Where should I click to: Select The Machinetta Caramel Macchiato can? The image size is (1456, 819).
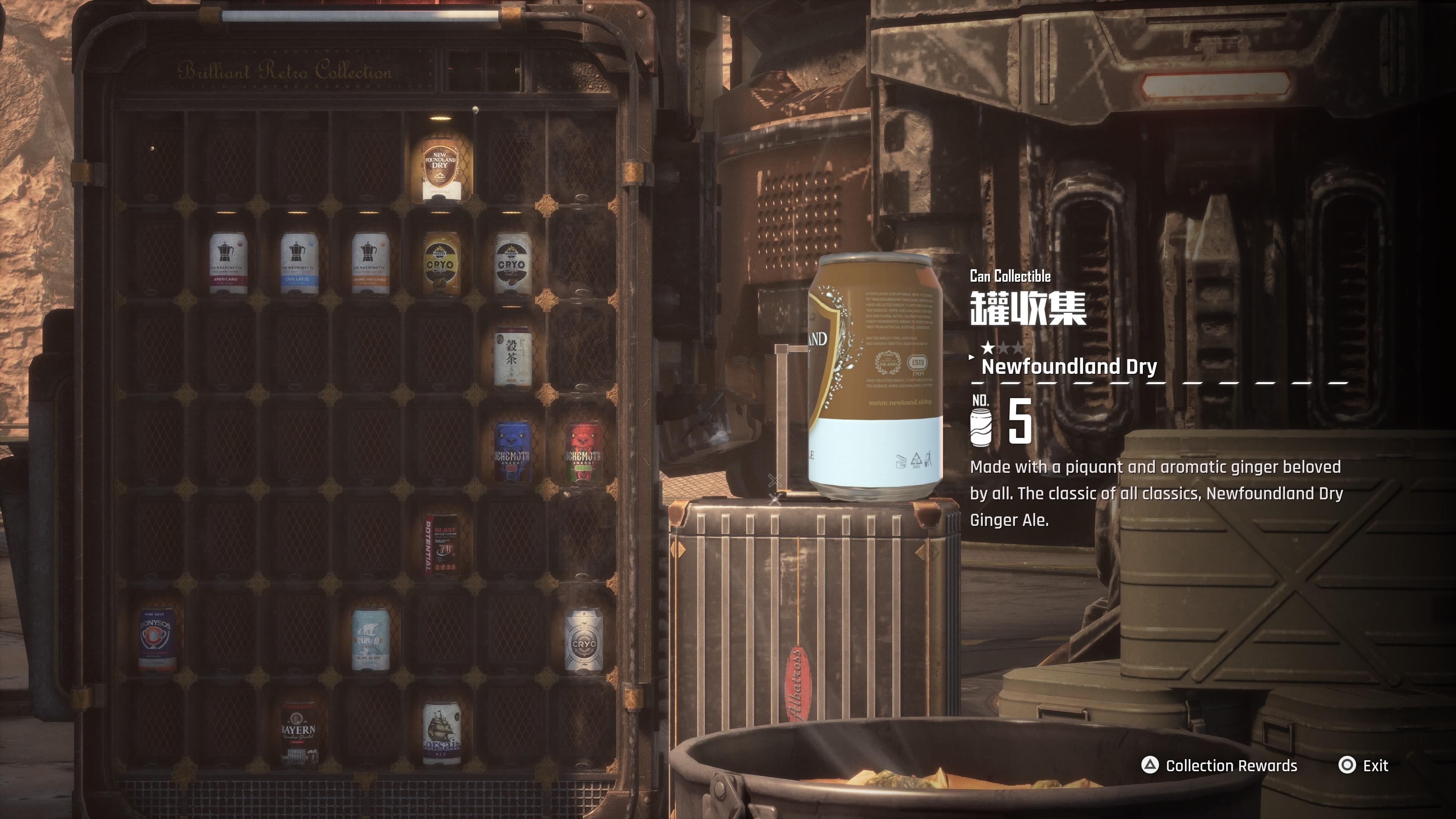point(370,264)
